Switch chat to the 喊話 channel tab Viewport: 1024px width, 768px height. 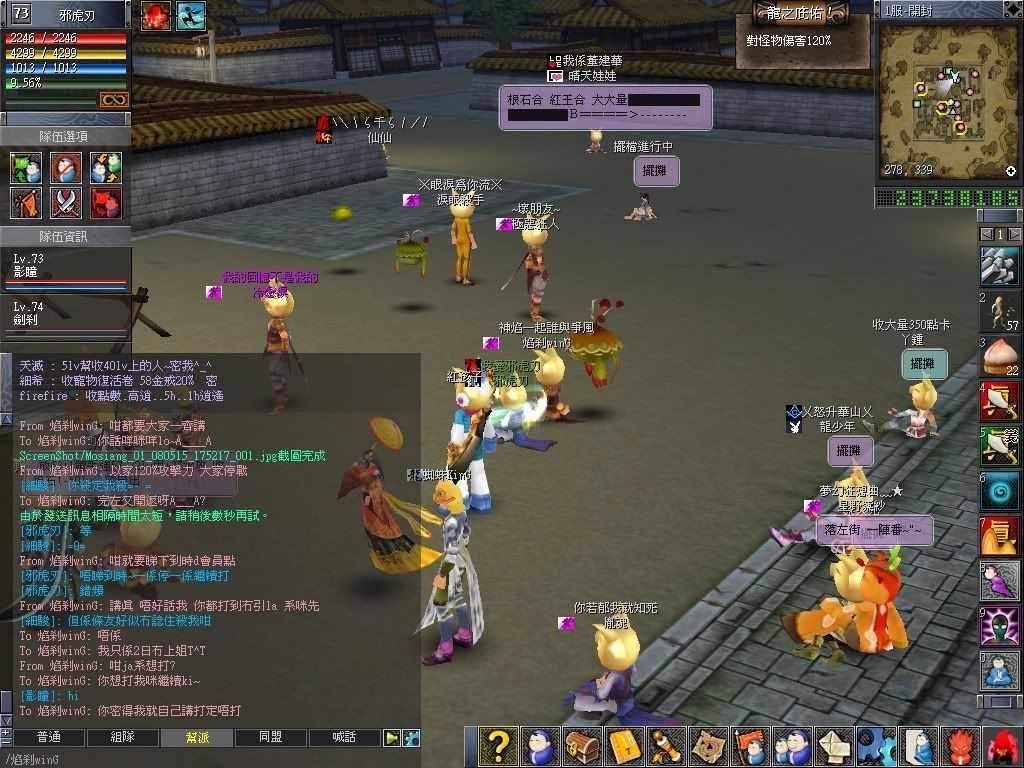(344, 737)
